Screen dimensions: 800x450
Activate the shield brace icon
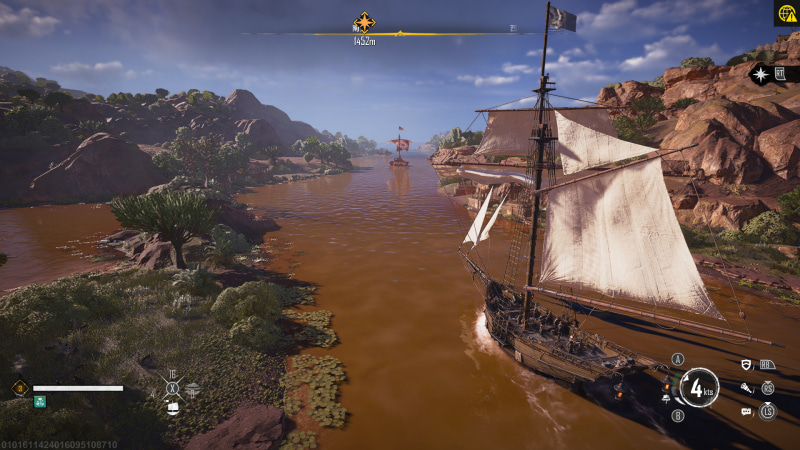(746, 366)
